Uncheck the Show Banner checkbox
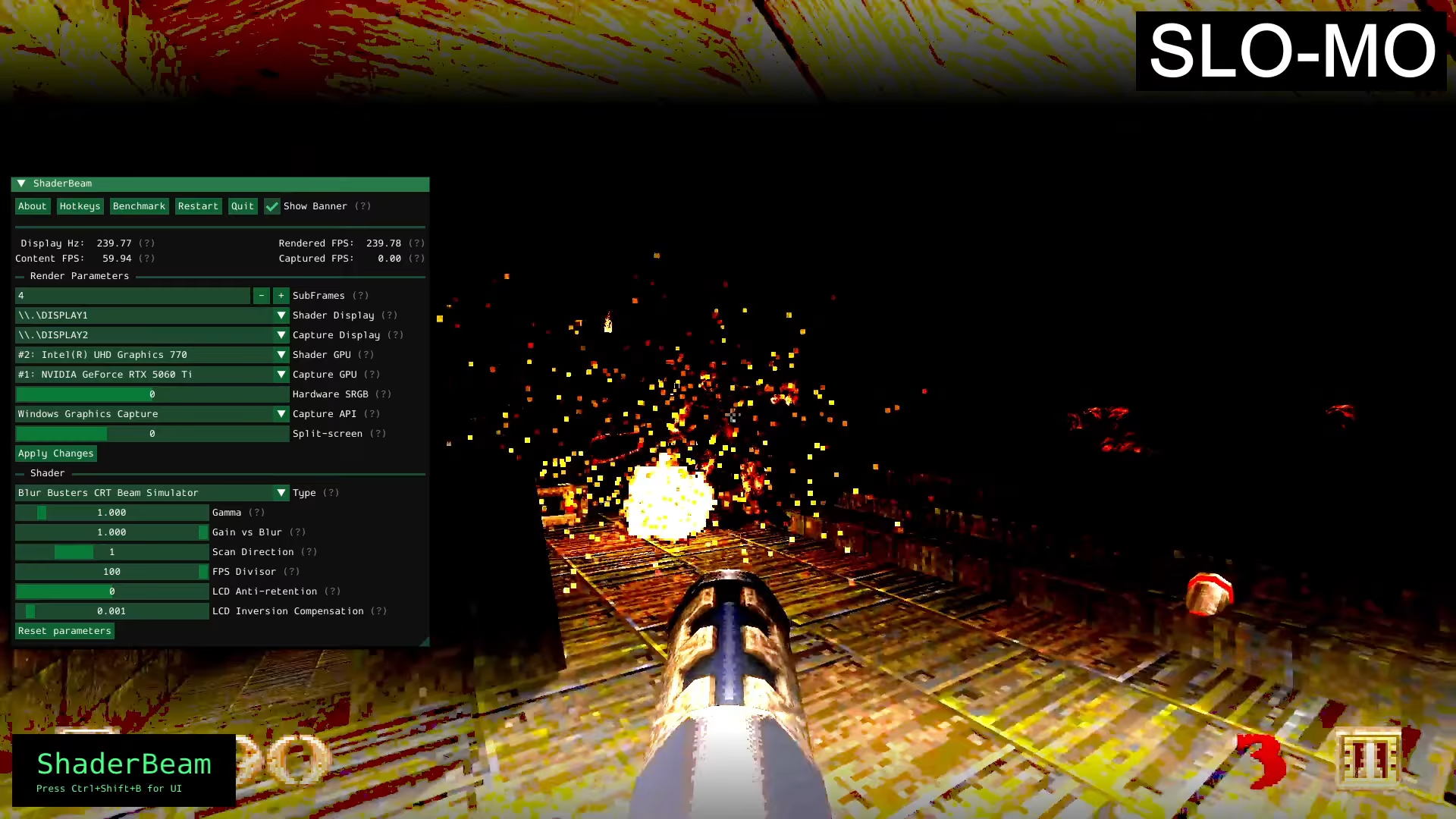The height and width of the screenshot is (819, 1456). pyautogui.click(x=272, y=206)
